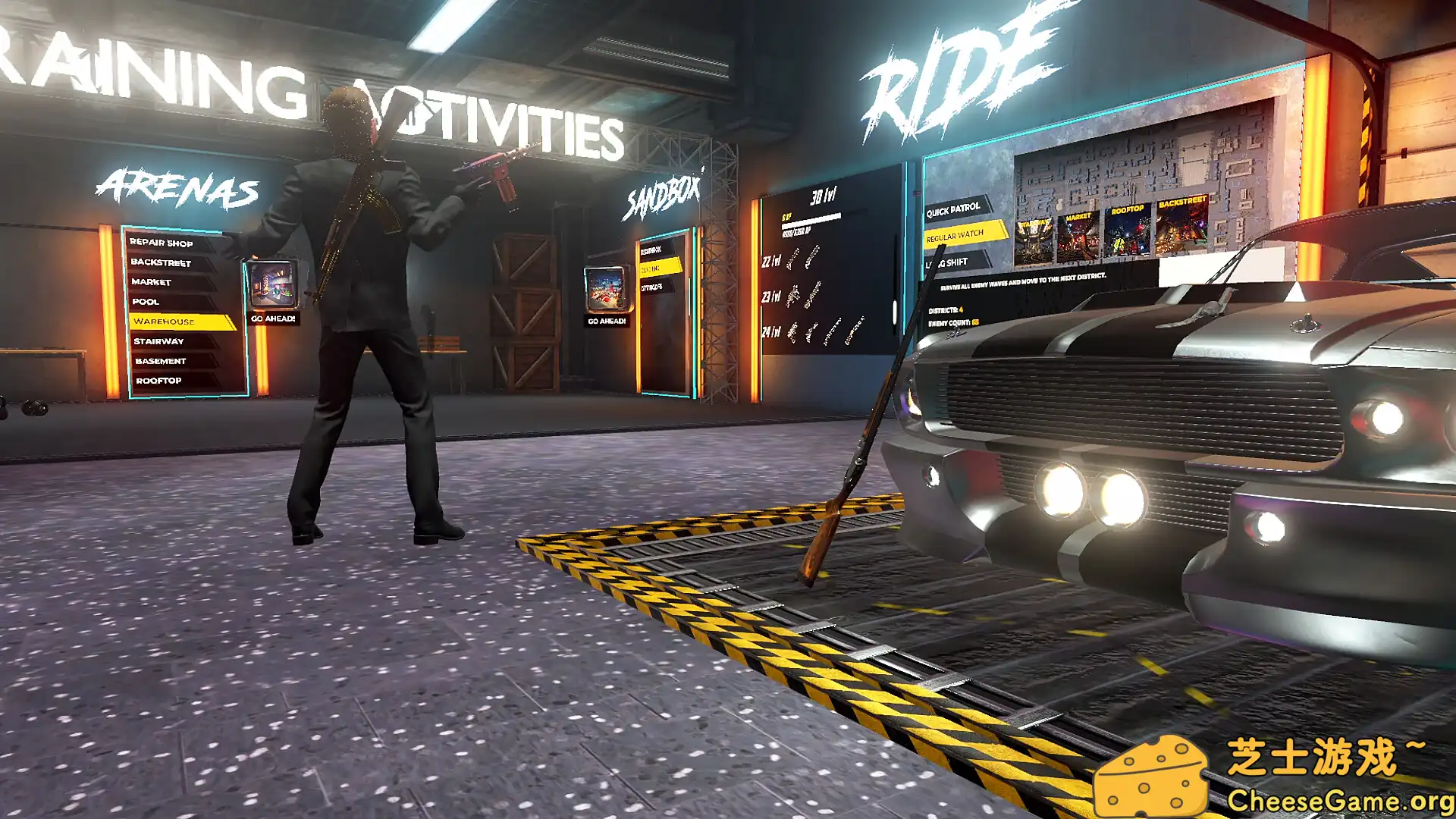Select the first level 22 weapon icon
This screenshot has width=1456, height=819.
[792, 259]
